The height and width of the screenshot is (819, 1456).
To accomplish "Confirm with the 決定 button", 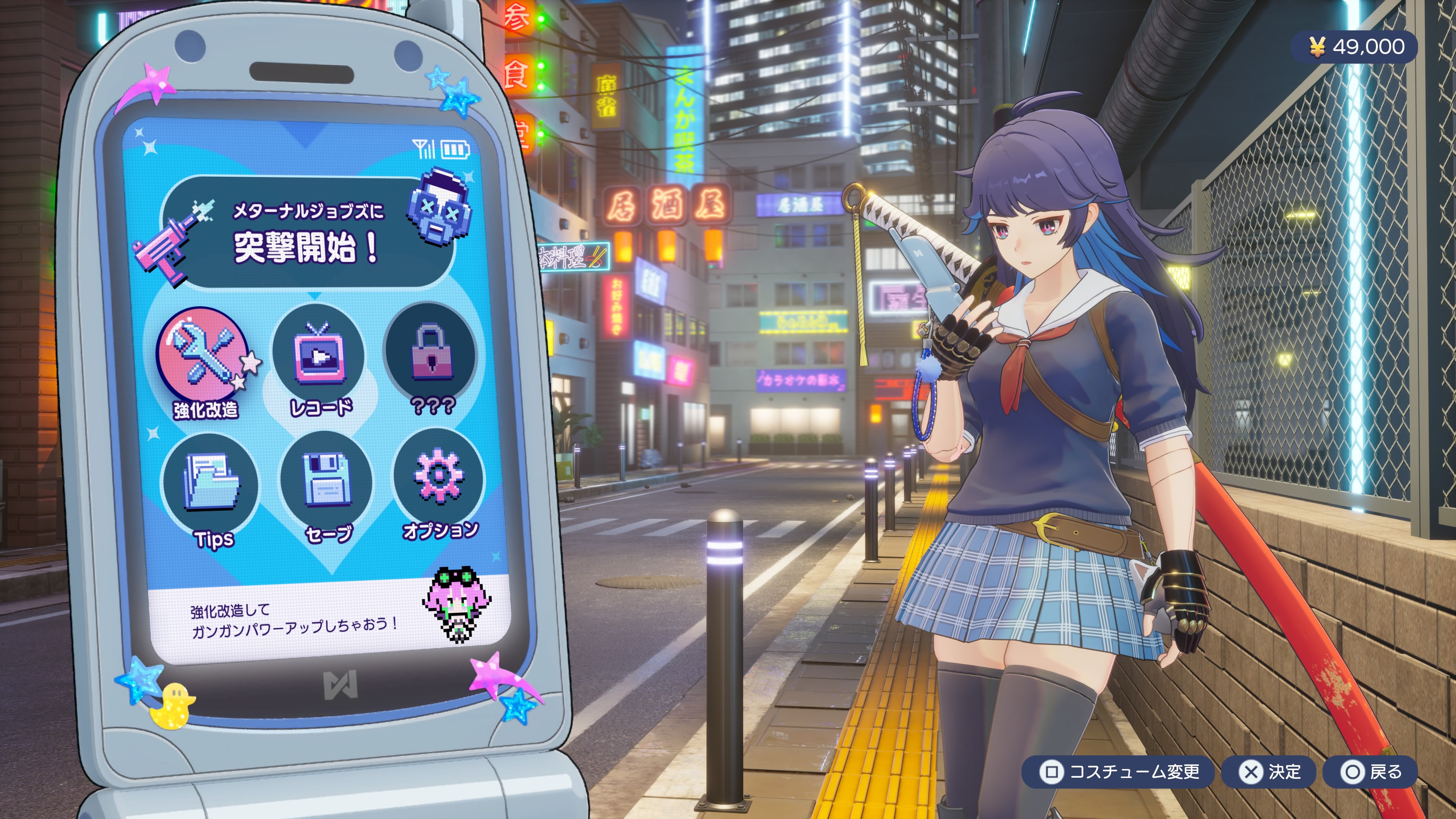I will pyautogui.click(x=1269, y=772).
